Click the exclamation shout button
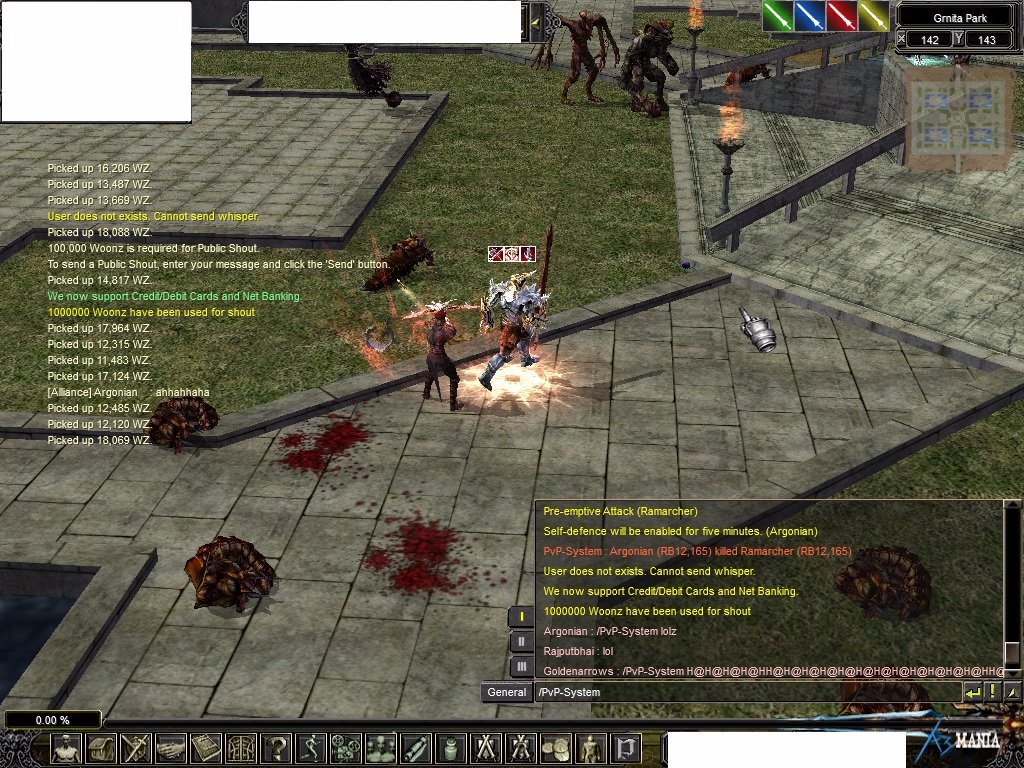The height and width of the screenshot is (768, 1024). [x=993, y=692]
